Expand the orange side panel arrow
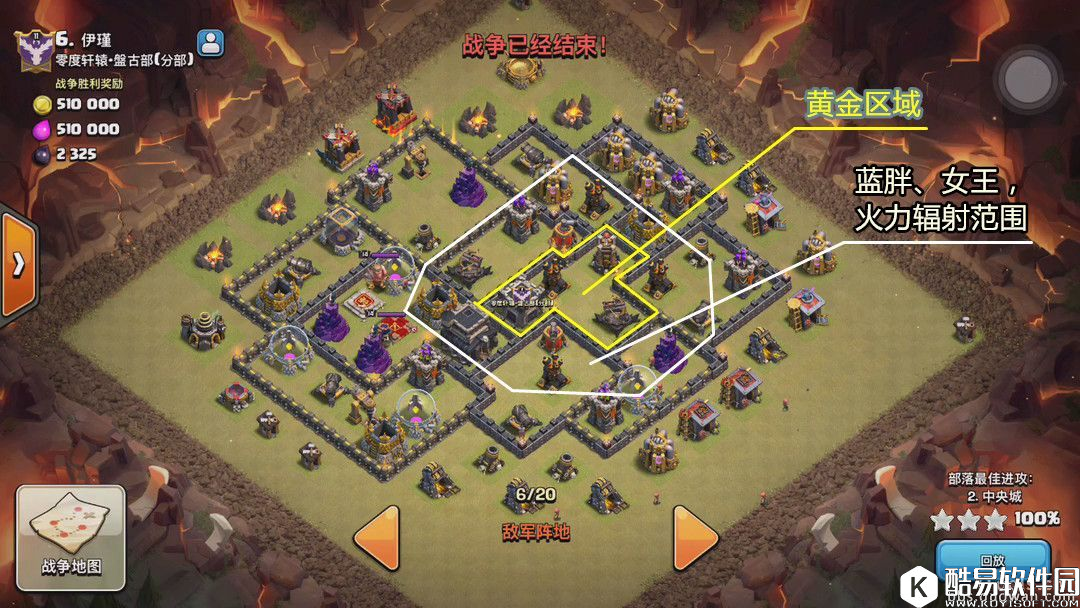 (x=18, y=265)
